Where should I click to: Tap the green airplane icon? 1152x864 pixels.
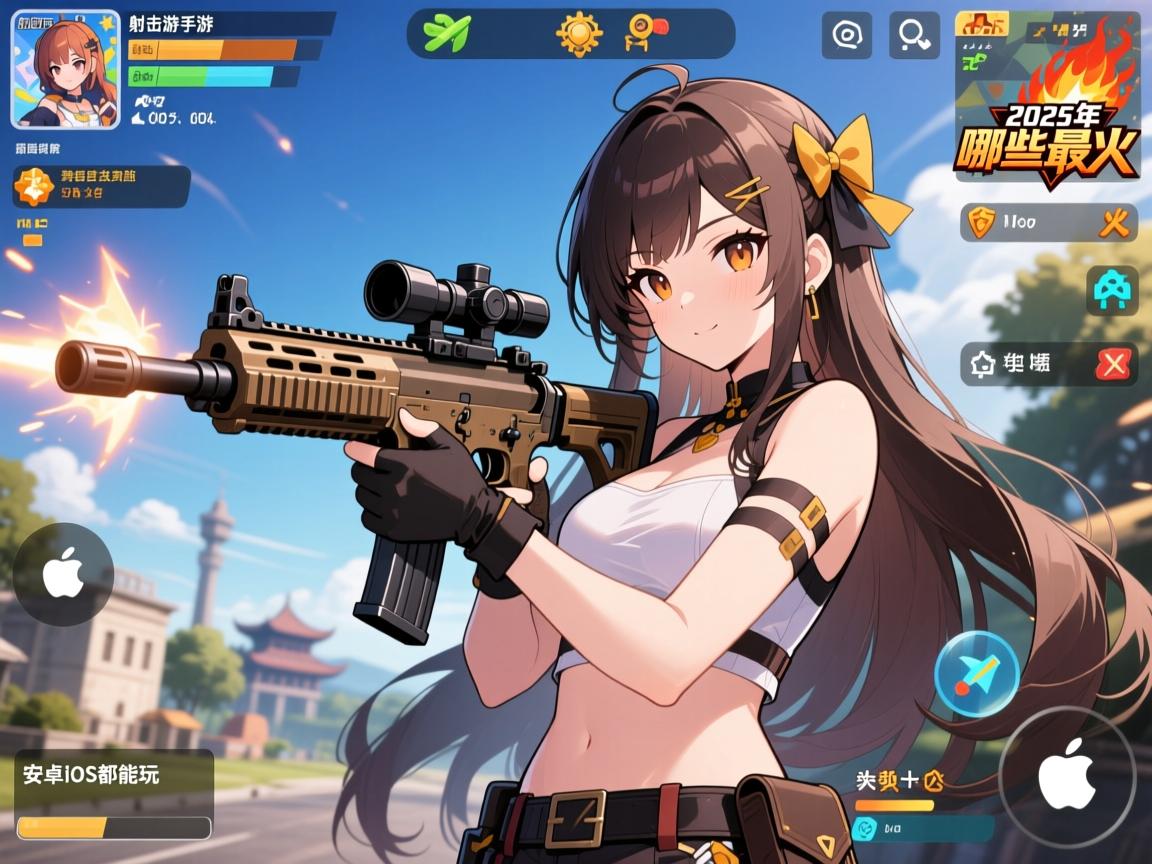point(446,33)
